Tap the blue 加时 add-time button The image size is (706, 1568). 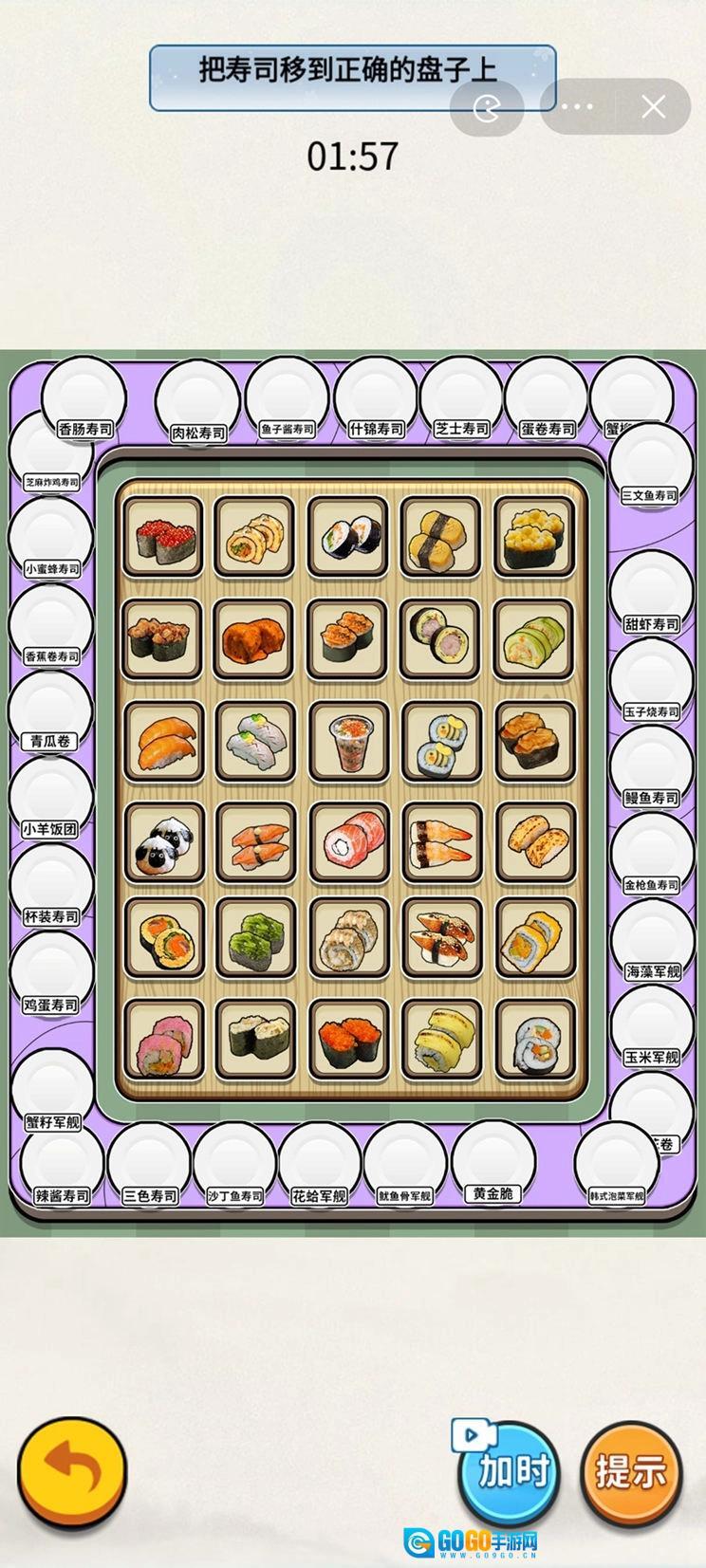(511, 1470)
